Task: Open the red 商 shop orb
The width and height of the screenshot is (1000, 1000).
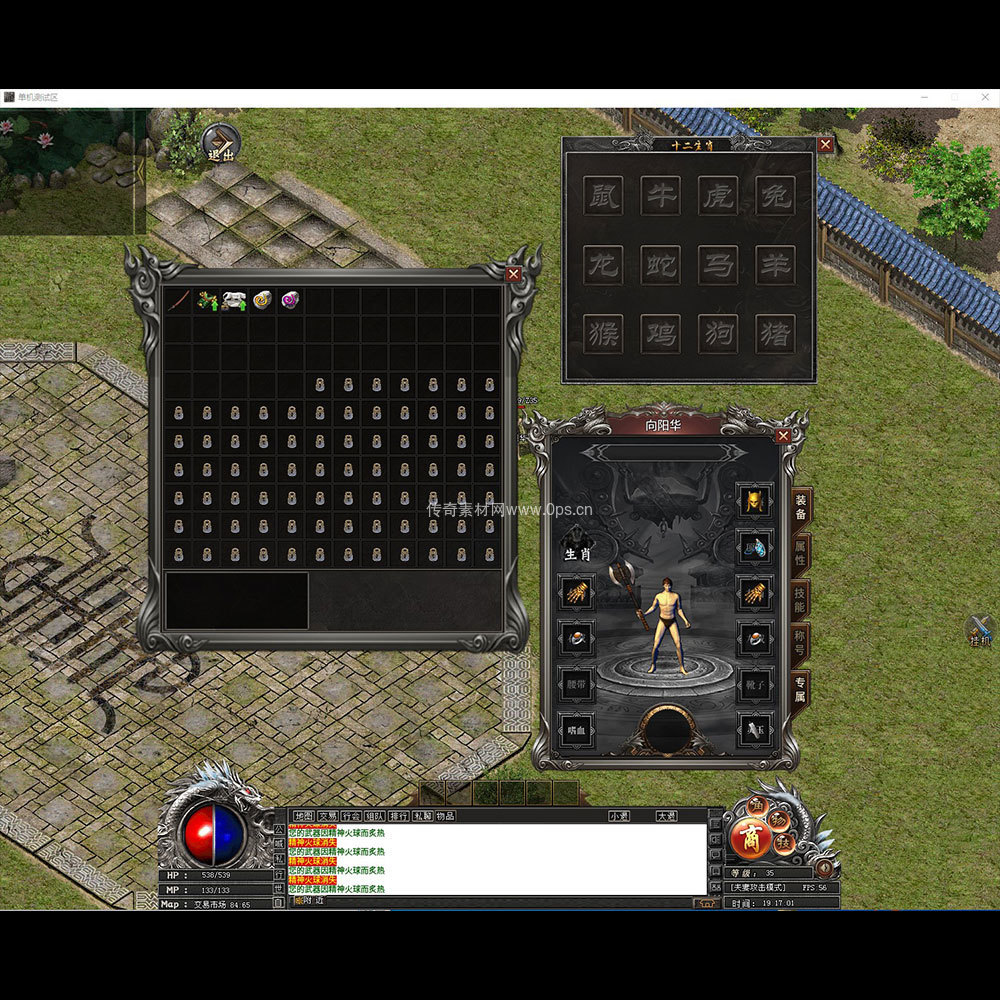Action: click(750, 840)
